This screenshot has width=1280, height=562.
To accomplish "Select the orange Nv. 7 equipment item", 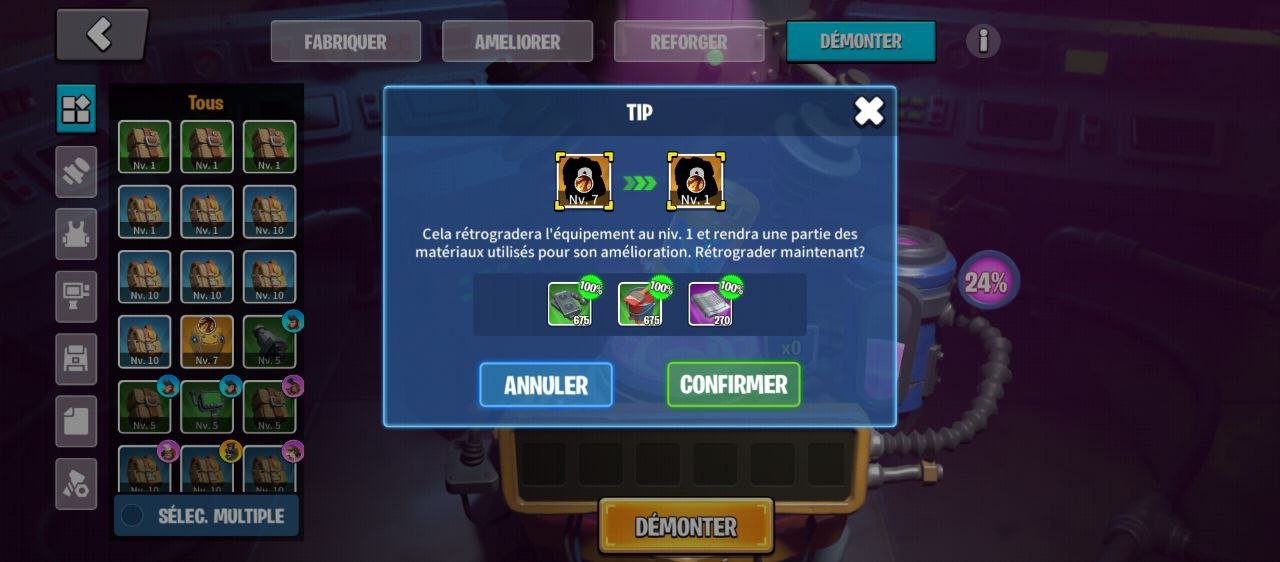I will (207, 341).
